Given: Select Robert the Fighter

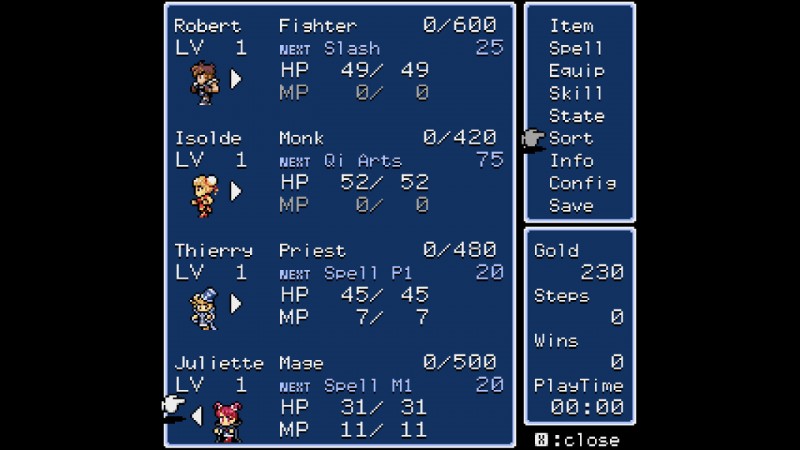Looking at the screenshot, I should point(204,81).
